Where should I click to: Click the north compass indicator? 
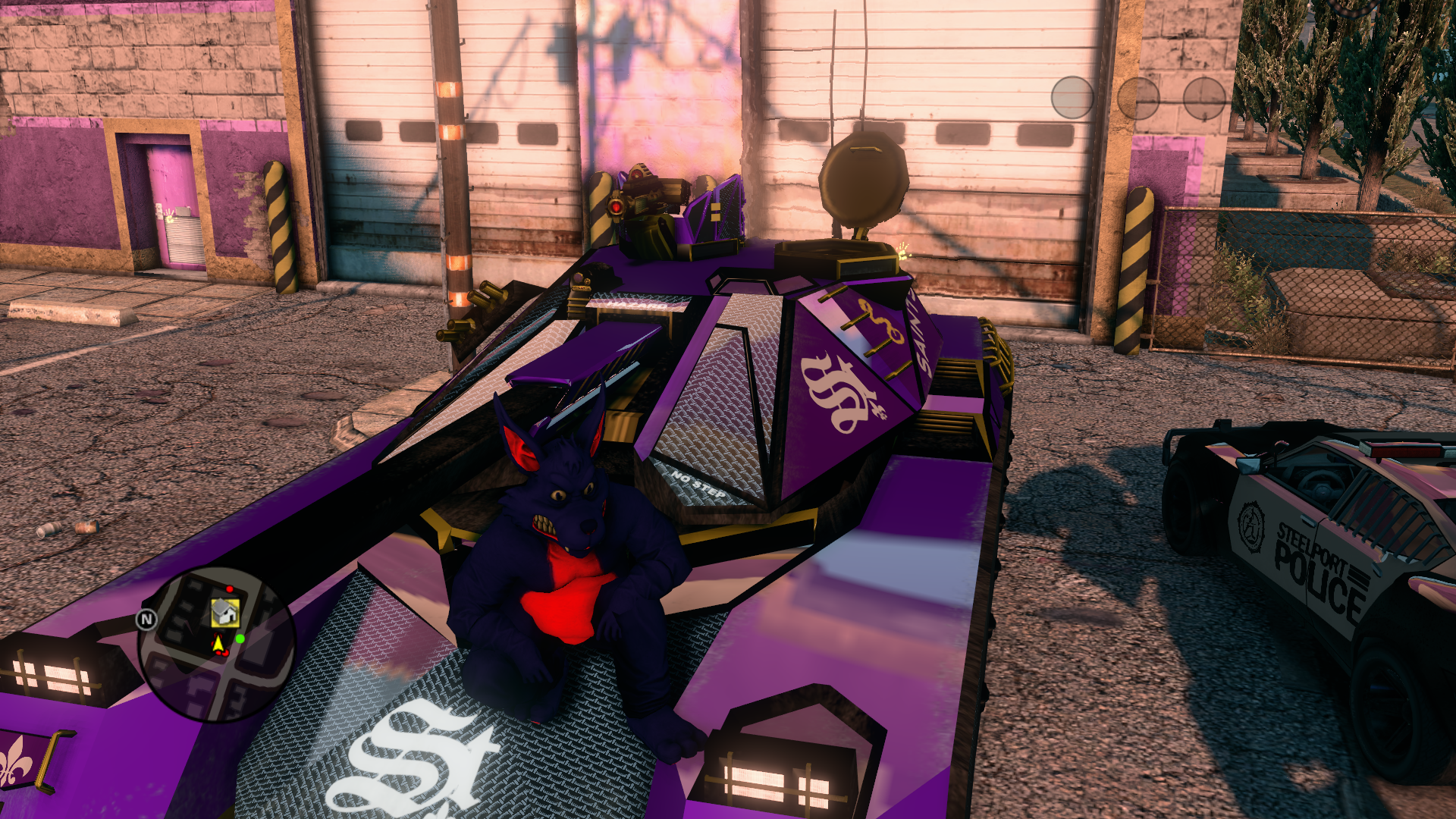[x=146, y=620]
